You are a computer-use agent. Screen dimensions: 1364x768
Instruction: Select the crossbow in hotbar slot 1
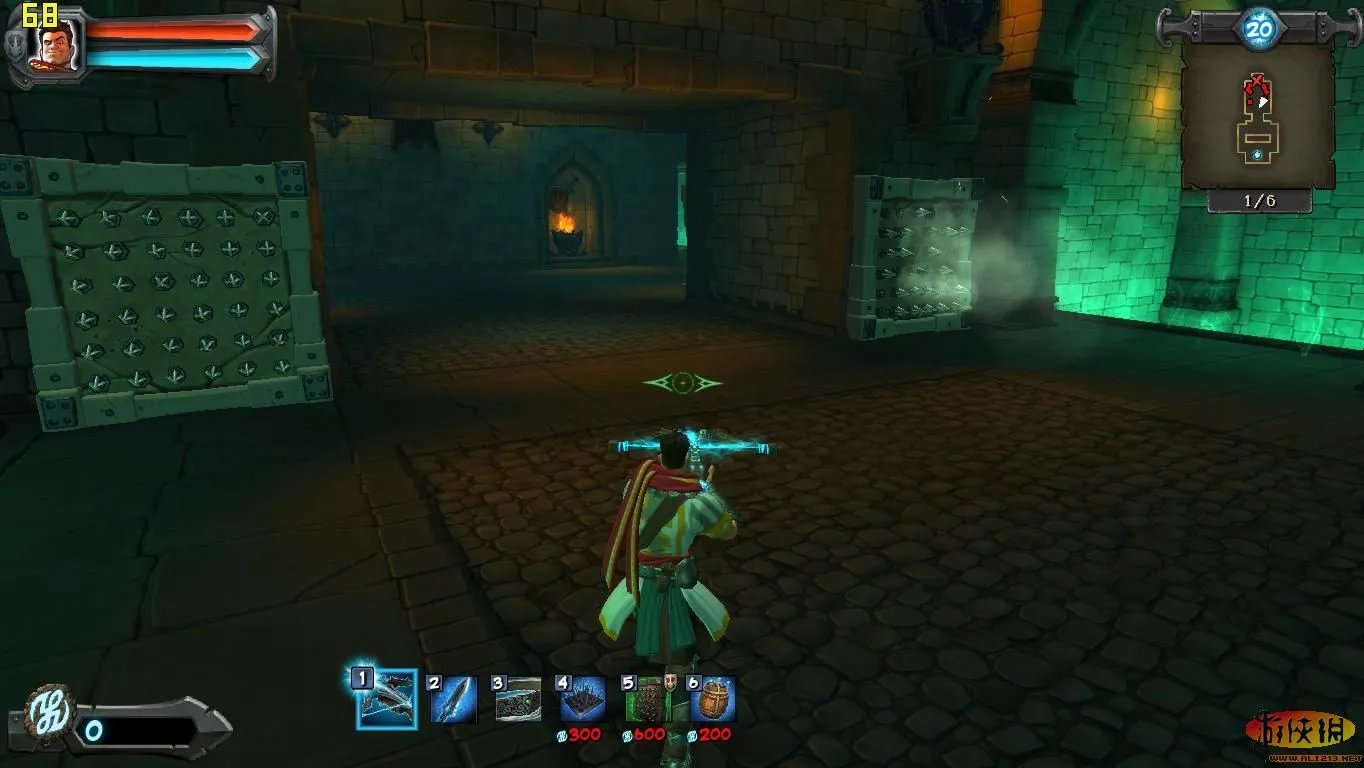pos(387,699)
